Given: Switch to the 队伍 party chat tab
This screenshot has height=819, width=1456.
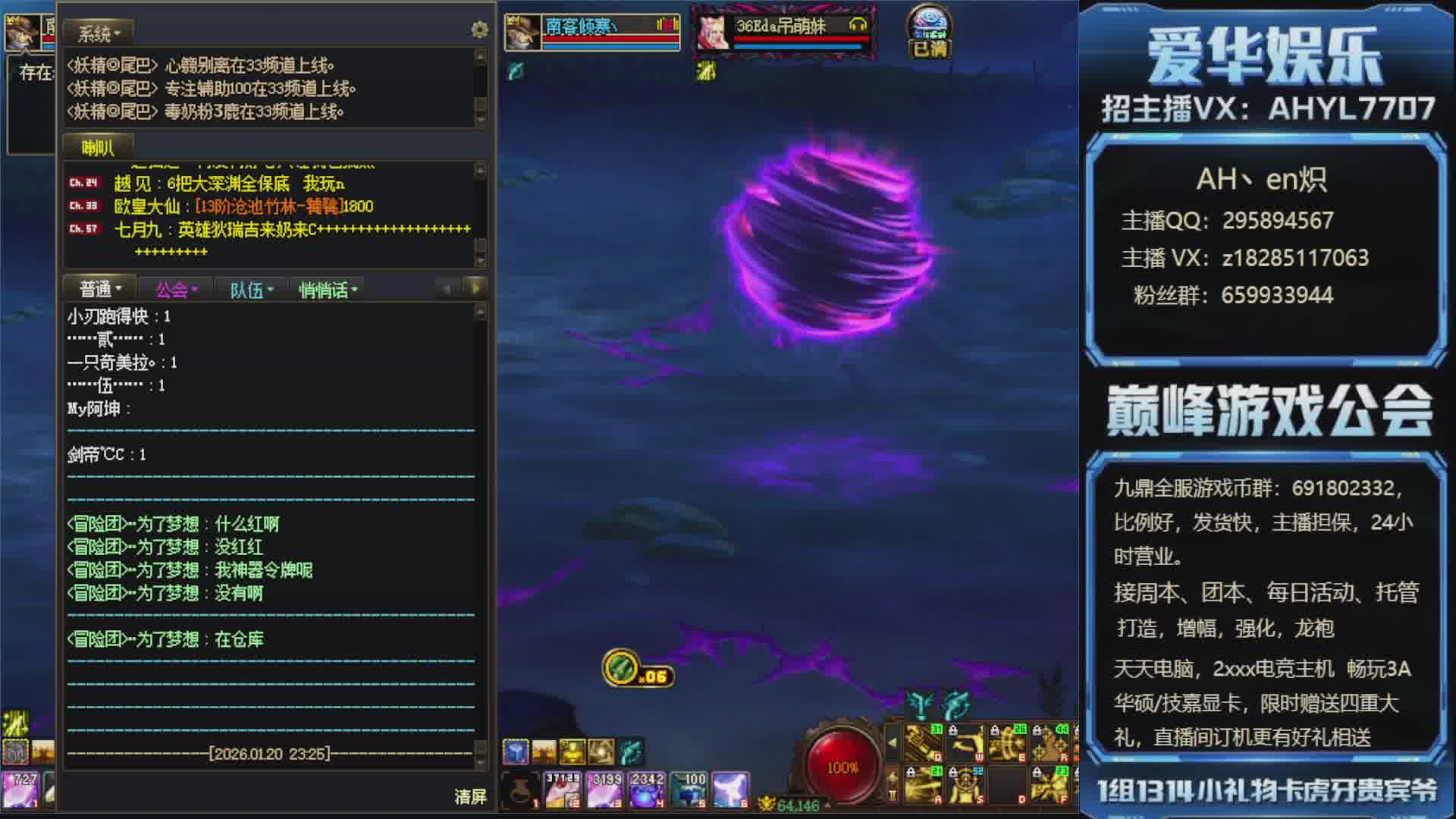Looking at the screenshot, I should click(251, 290).
